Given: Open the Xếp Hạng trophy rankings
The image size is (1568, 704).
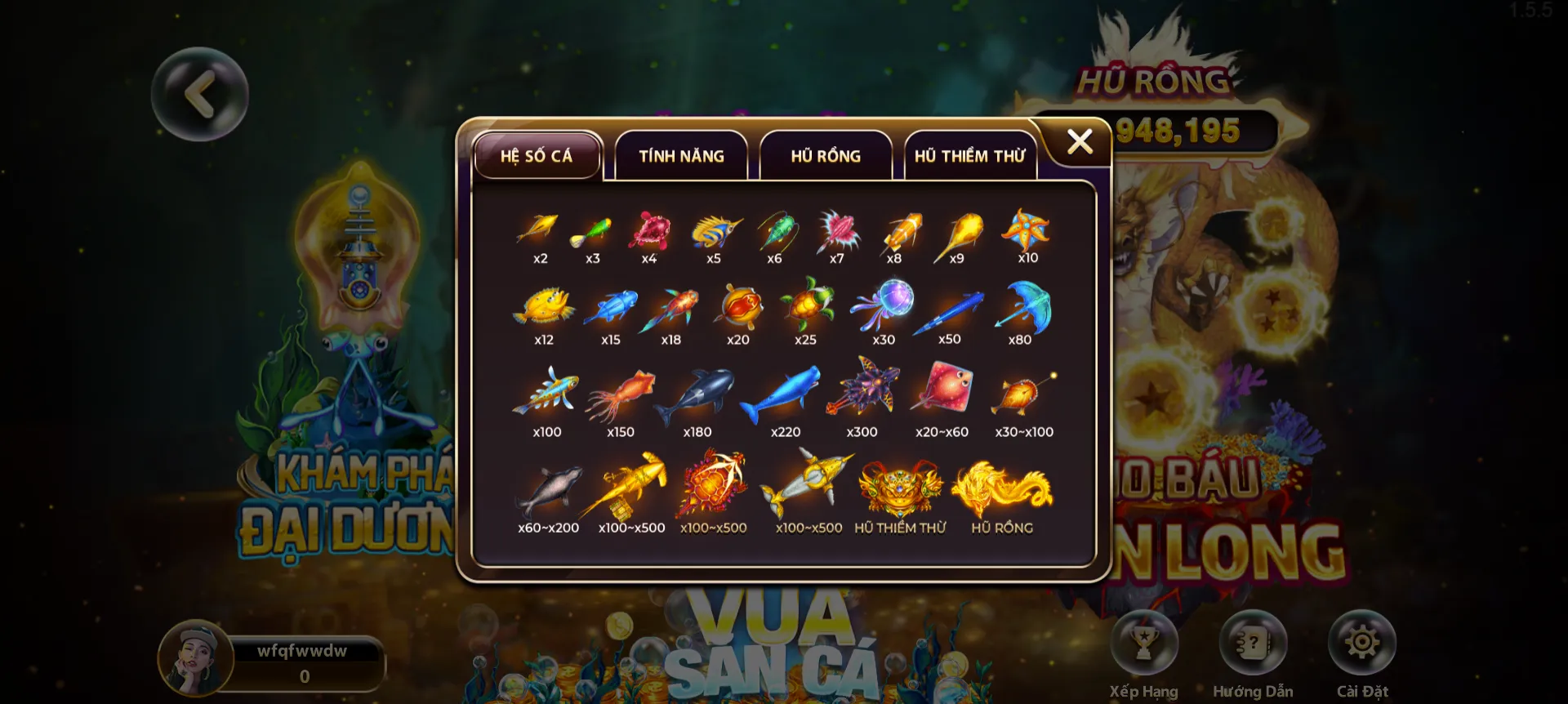Looking at the screenshot, I should [x=1143, y=643].
